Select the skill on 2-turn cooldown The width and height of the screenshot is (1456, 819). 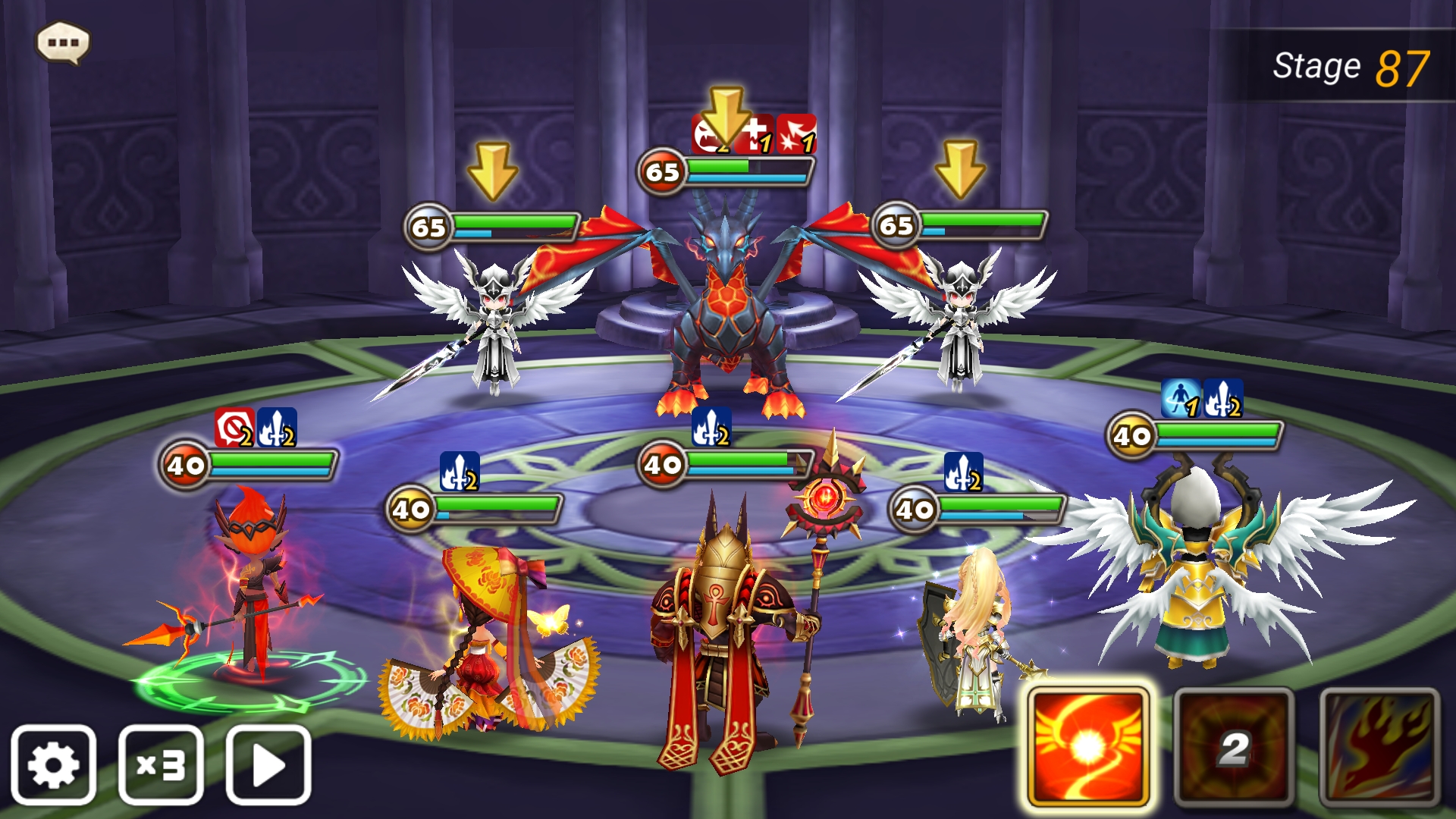(1234, 748)
